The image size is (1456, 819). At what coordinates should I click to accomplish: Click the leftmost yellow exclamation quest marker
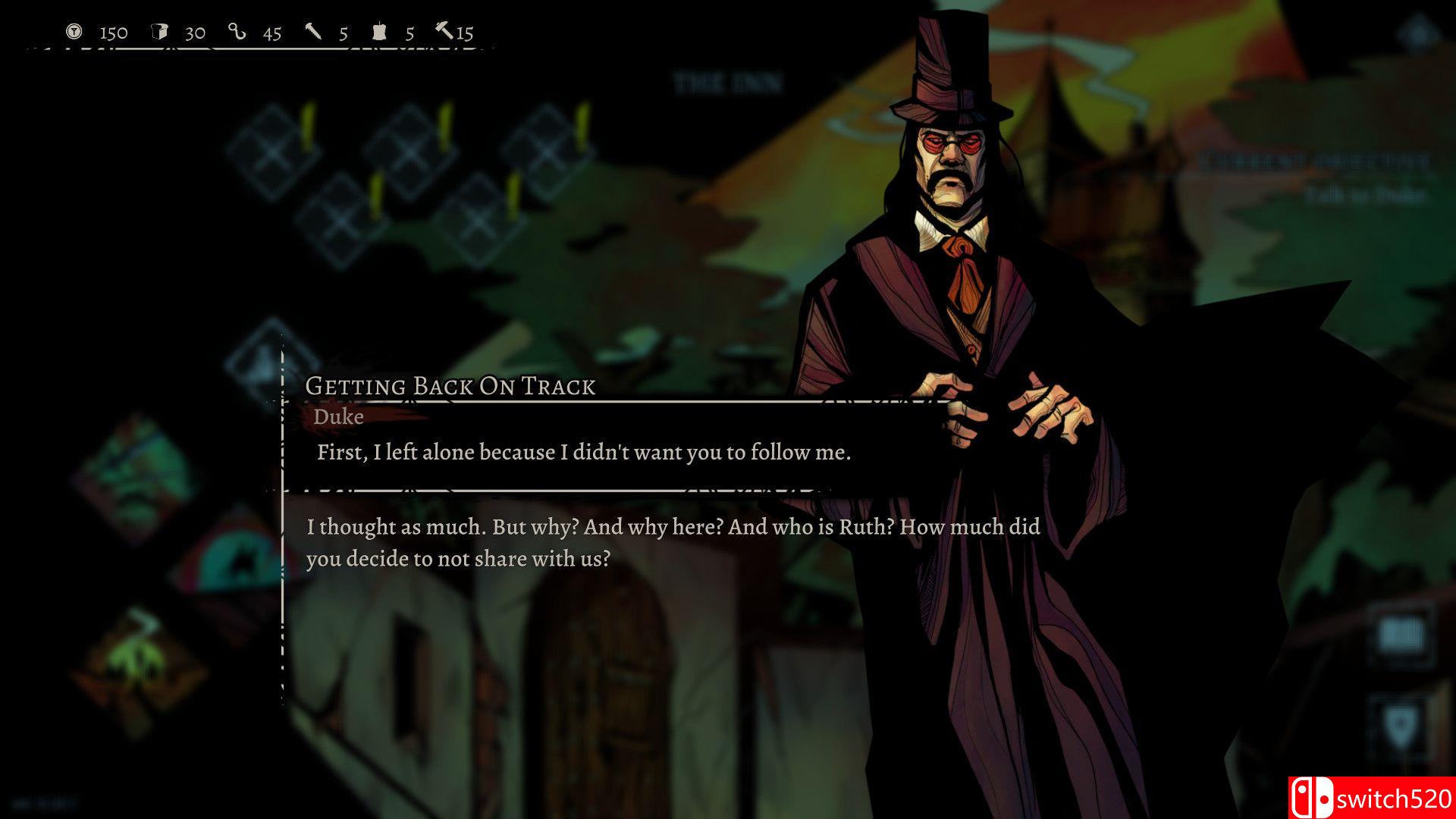point(309,126)
